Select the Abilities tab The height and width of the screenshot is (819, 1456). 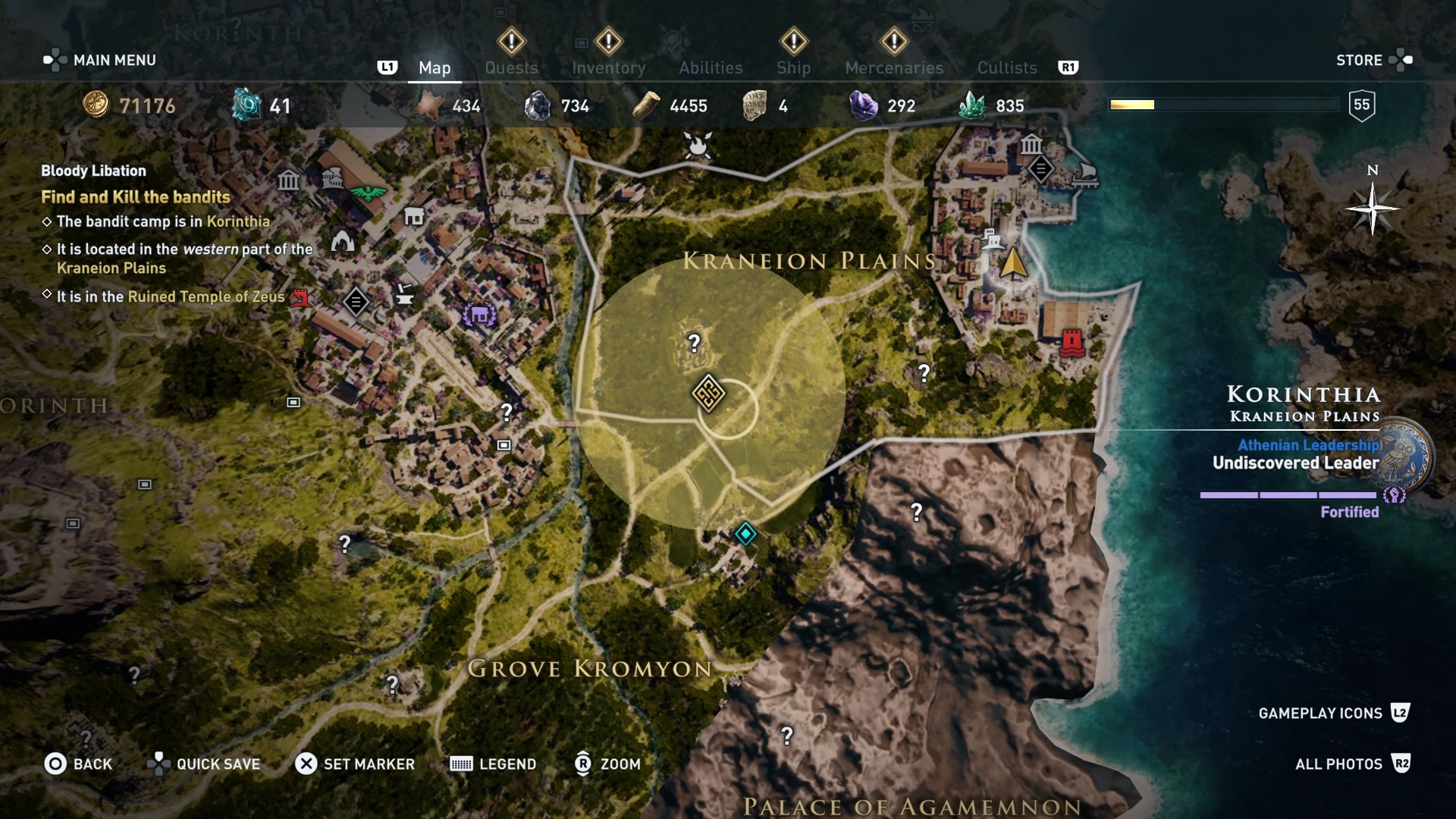coord(711,67)
